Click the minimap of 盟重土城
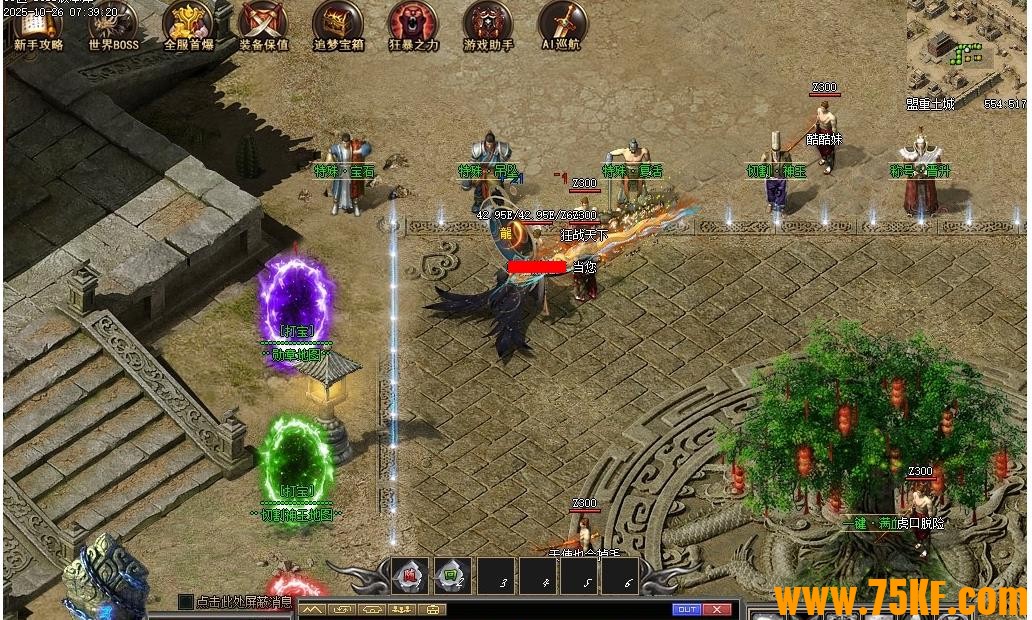 [x=966, y=48]
